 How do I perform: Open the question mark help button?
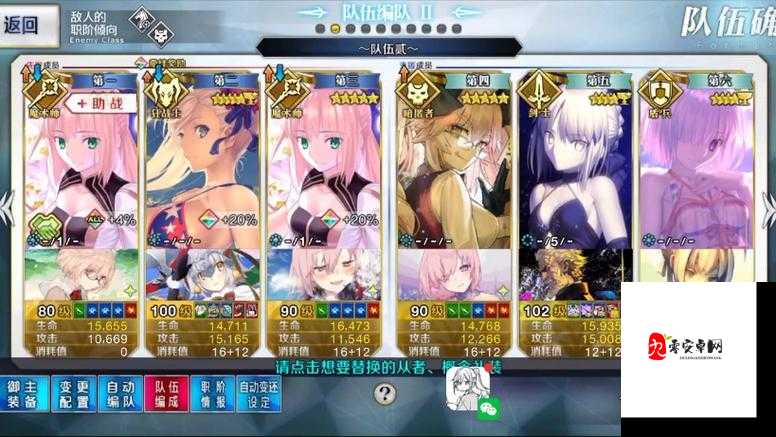click(x=385, y=394)
